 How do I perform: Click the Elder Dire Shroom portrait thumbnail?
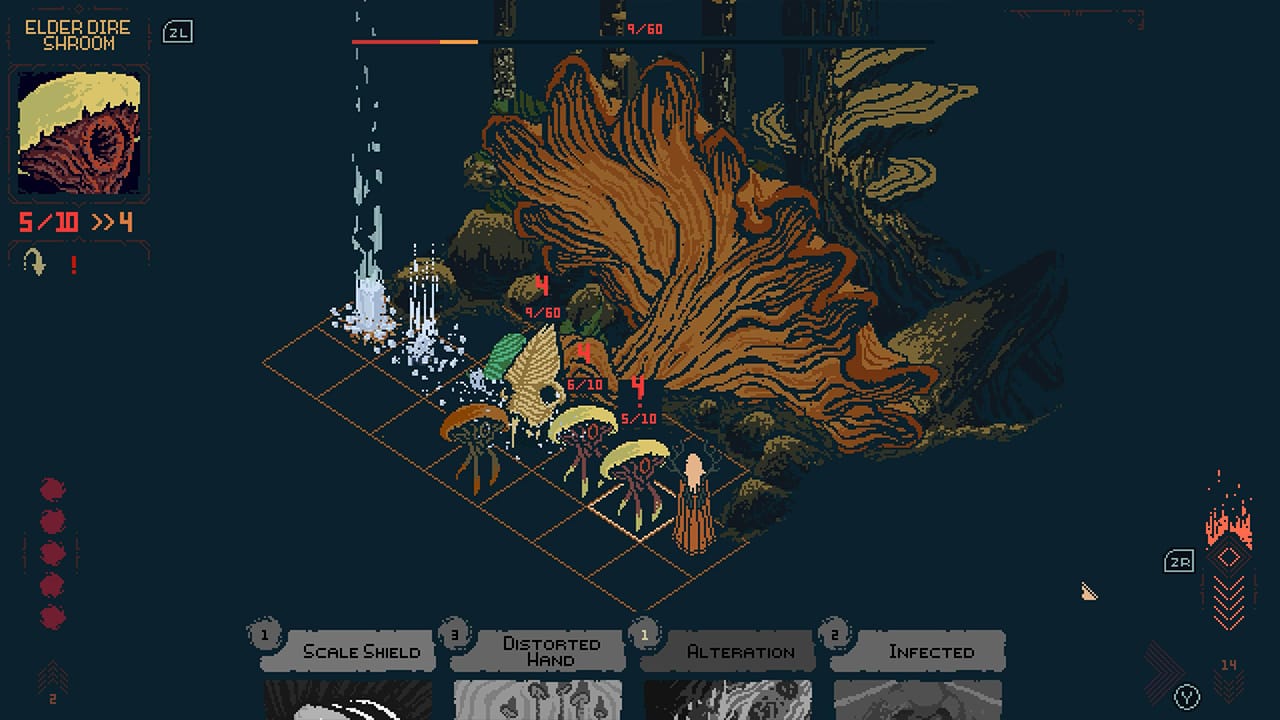[78, 130]
